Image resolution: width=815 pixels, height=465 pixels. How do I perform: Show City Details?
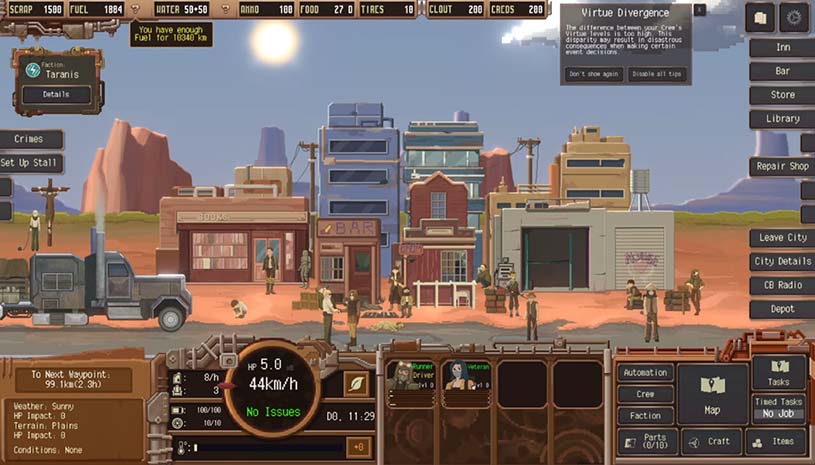point(782,262)
